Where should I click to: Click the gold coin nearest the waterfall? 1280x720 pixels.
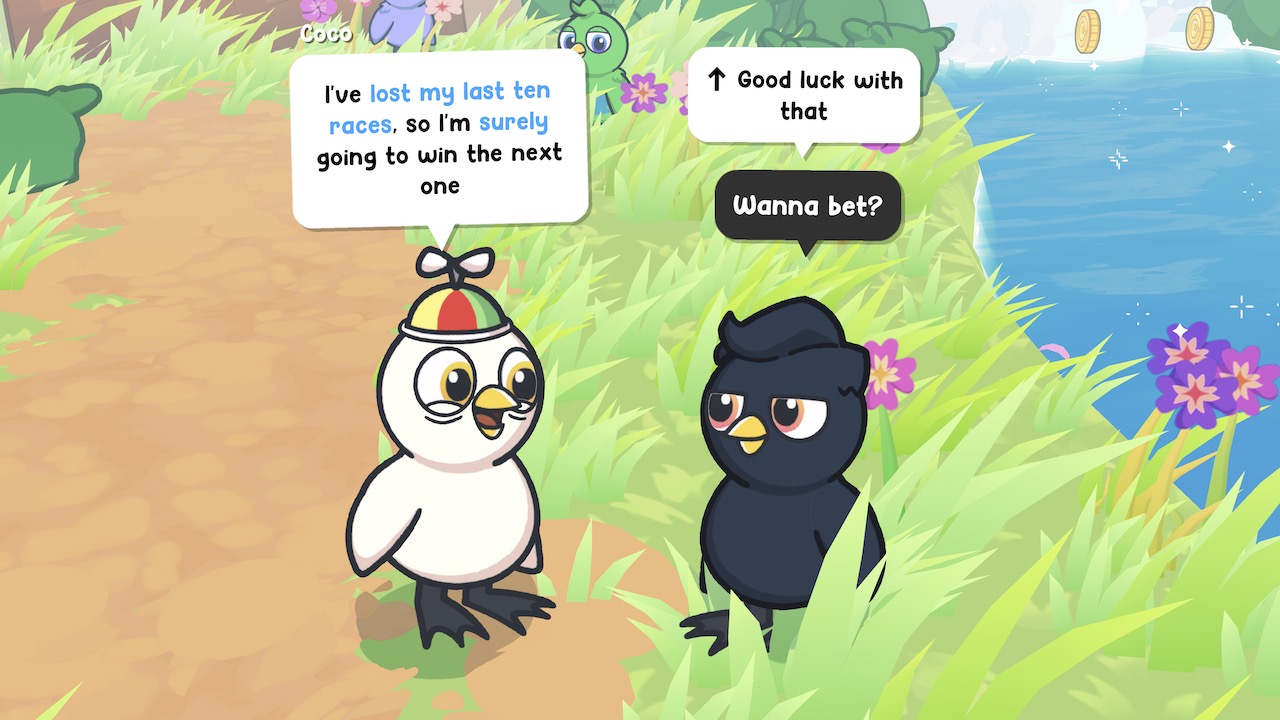[1087, 30]
